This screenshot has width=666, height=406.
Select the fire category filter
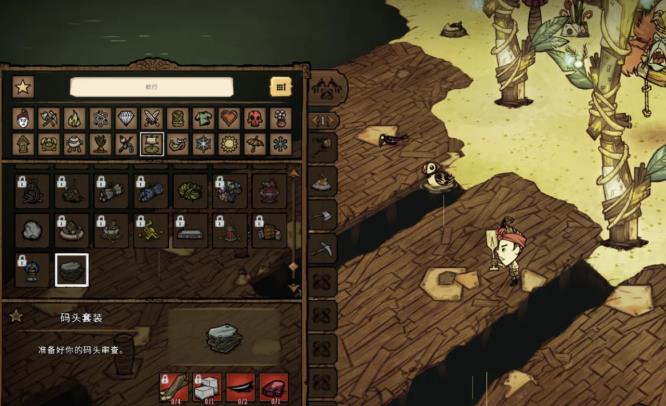(x=74, y=119)
